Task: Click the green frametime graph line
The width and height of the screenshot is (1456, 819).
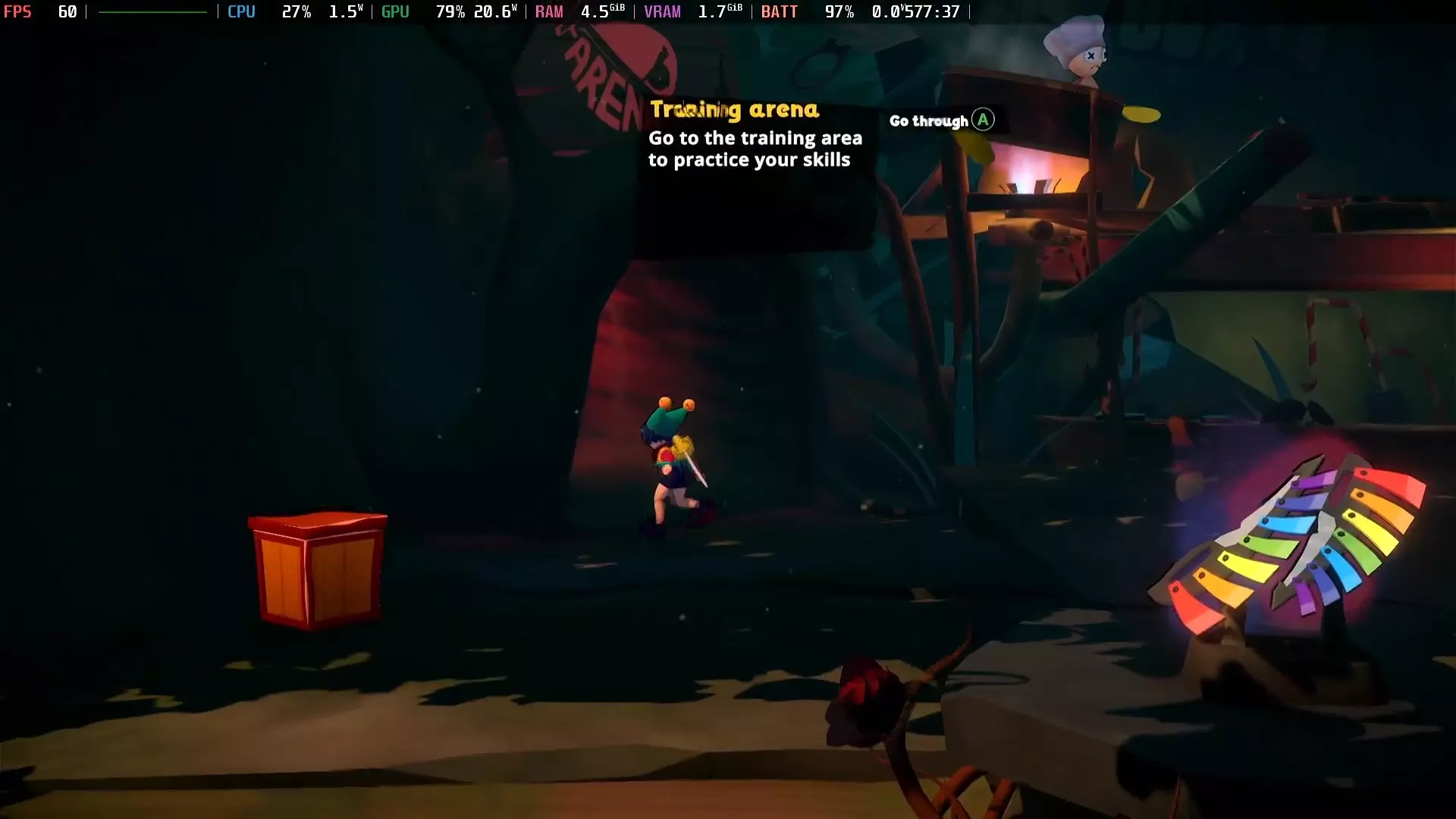Action: point(152,11)
